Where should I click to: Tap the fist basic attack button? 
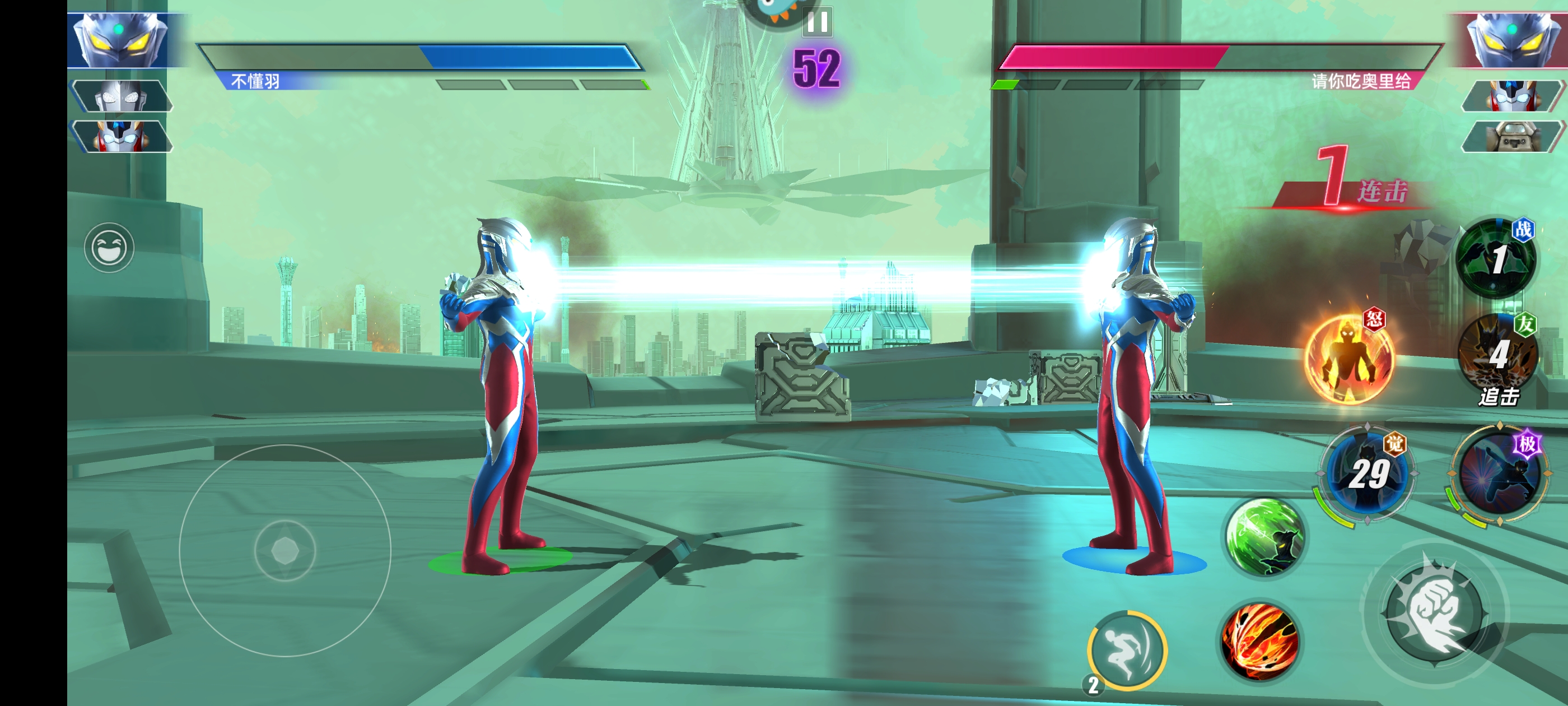[1435, 611]
